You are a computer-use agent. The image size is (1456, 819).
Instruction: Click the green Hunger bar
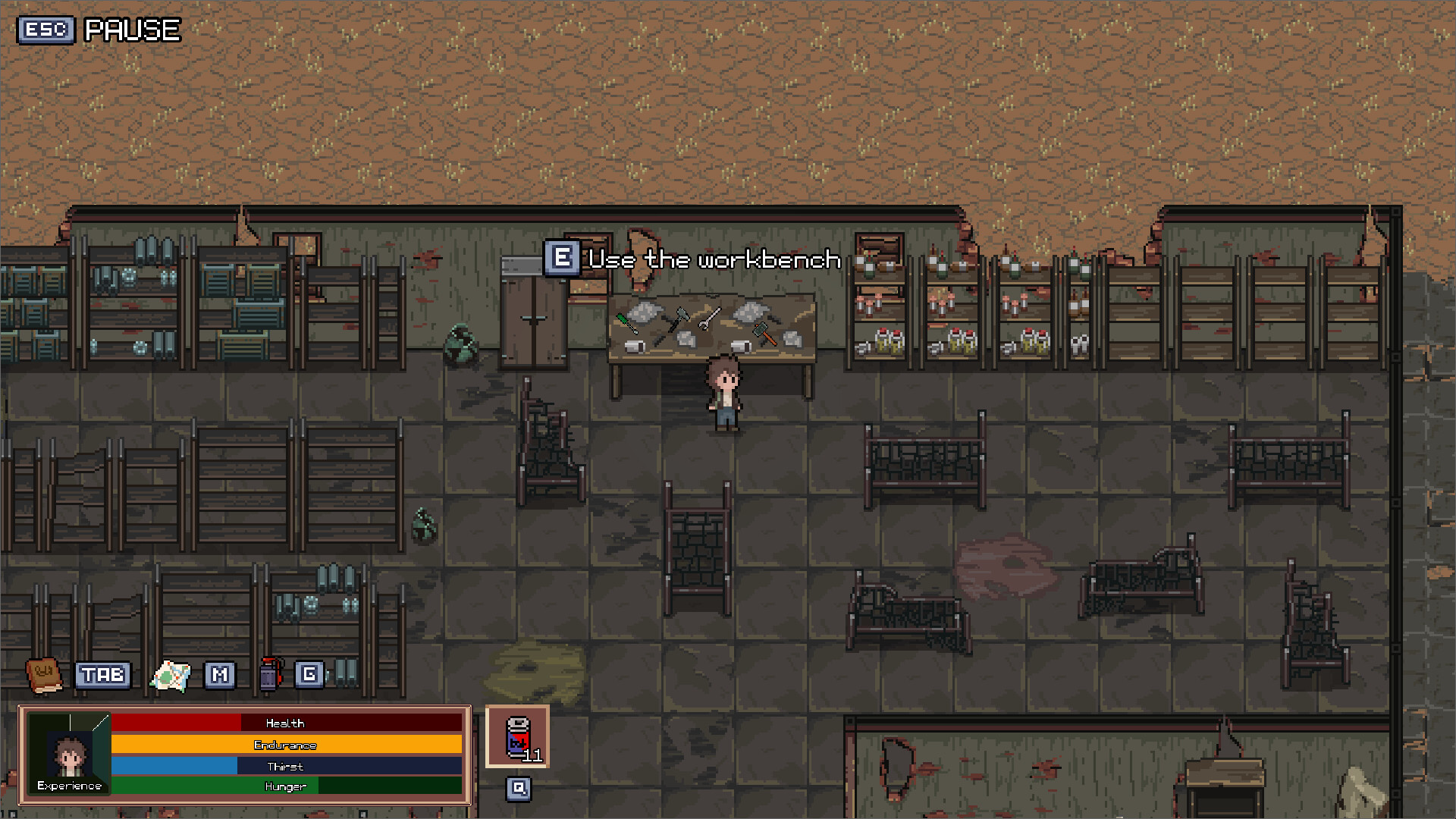[x=286, y=786]
